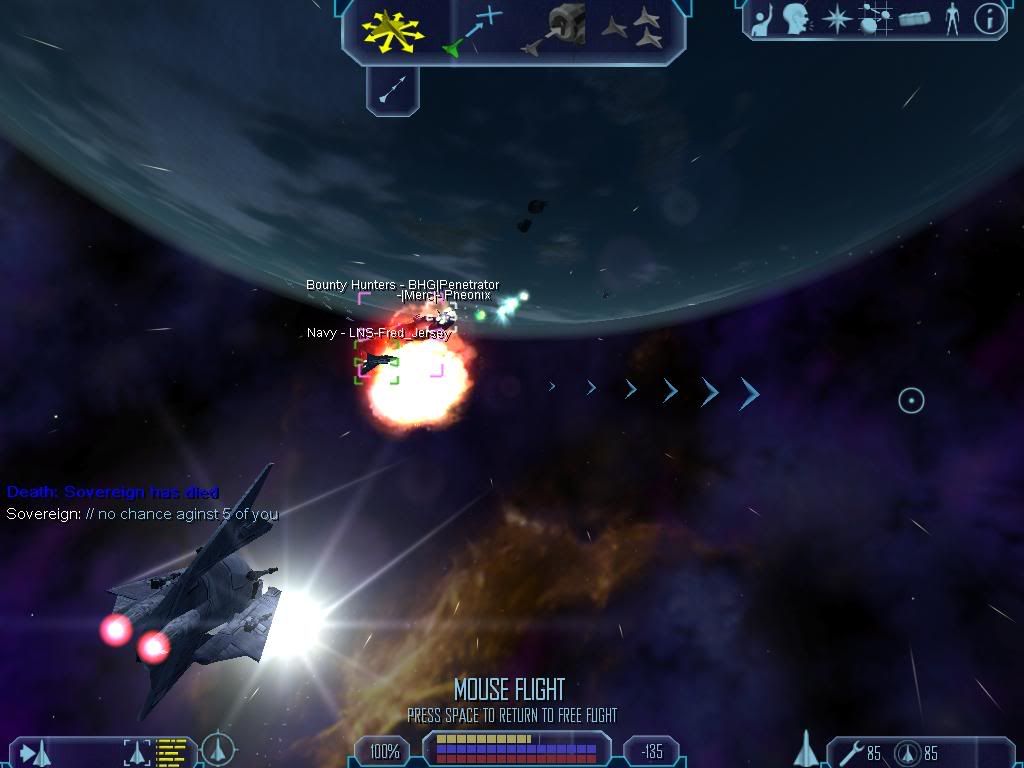Open the star burst icon
The image size is (1024, 768).
click(x=836, y=19)
